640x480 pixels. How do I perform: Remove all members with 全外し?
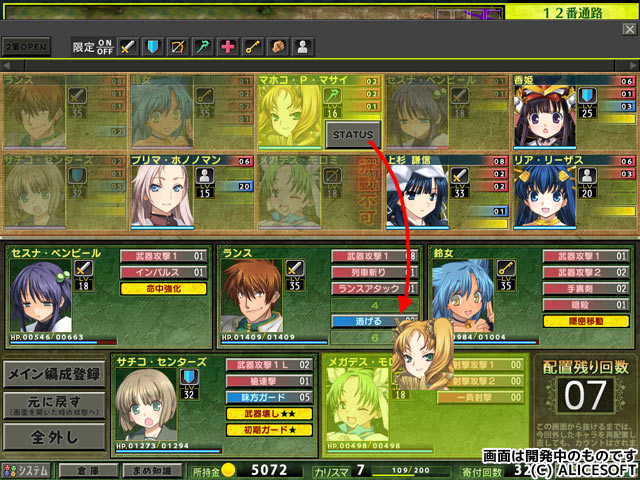click(54, 437)
